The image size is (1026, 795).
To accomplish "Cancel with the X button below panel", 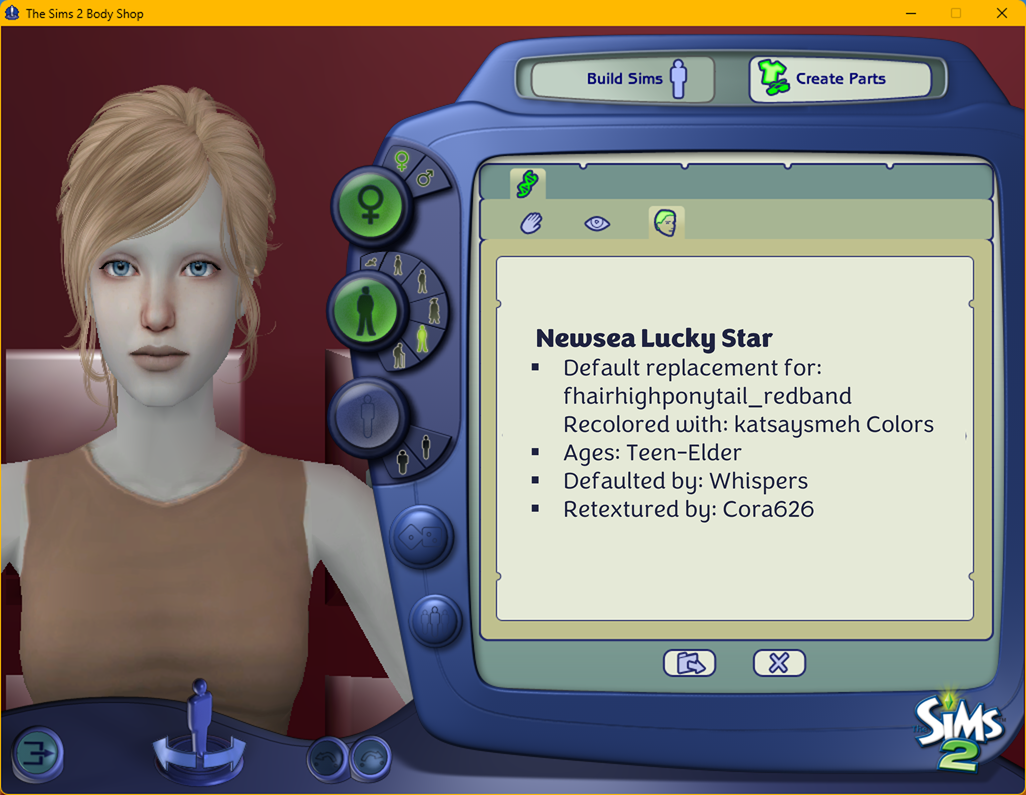I will click(x=779, y=663).
